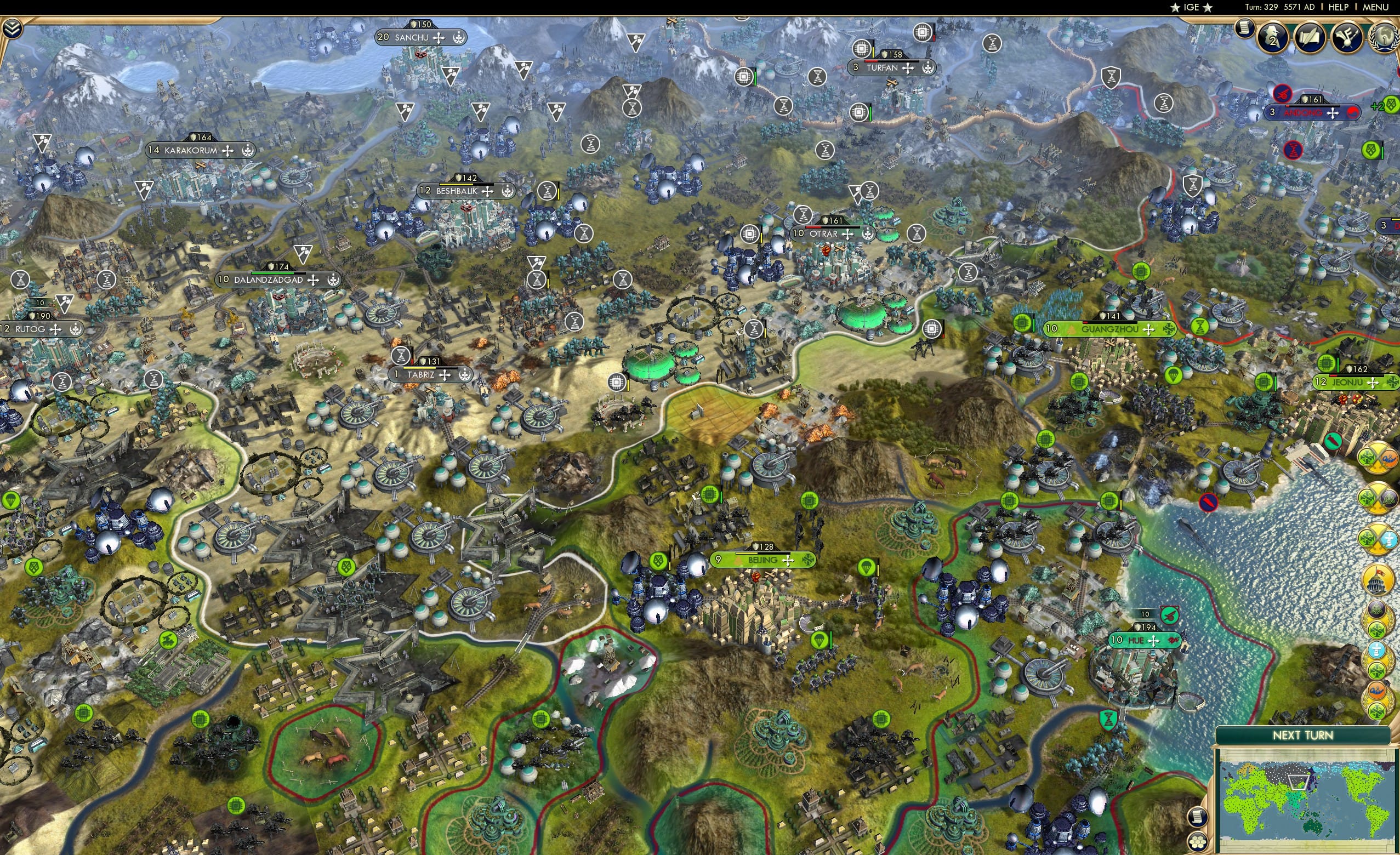Open the HELP menu

pos(1338,7)
